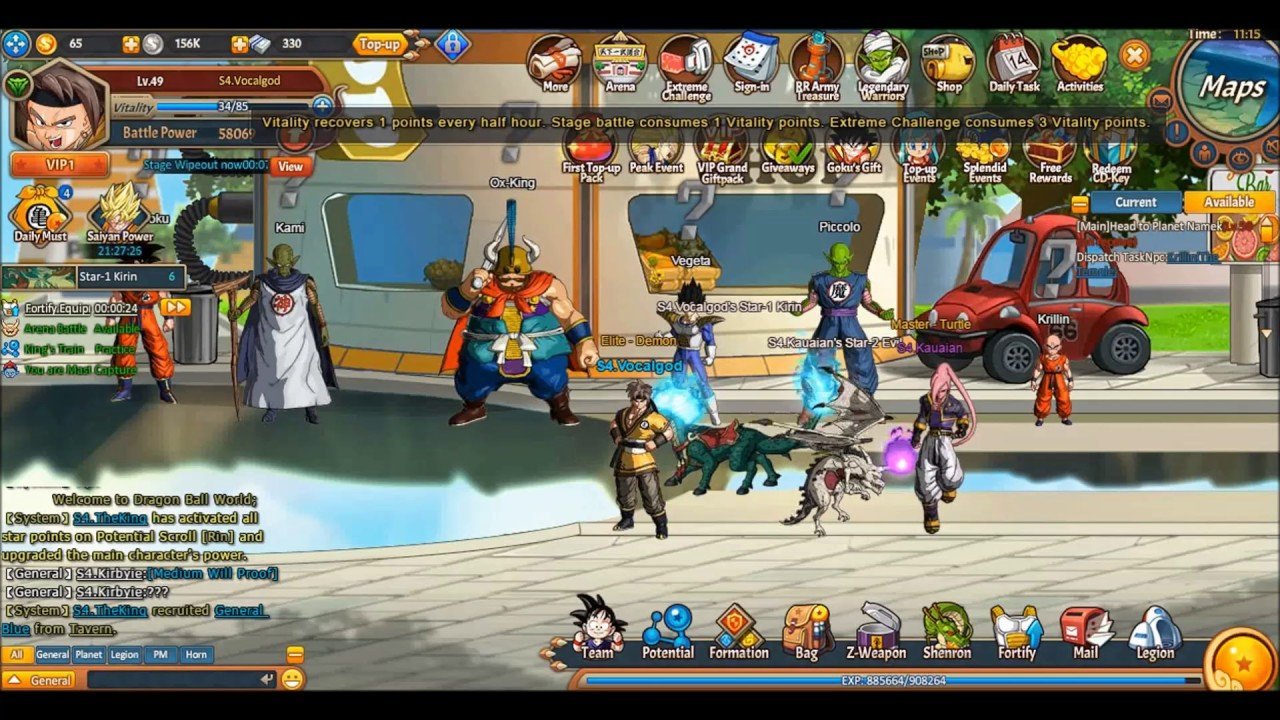Open the Shop
This screenshot has width=1280, height=720.
[x=948, y=64]
